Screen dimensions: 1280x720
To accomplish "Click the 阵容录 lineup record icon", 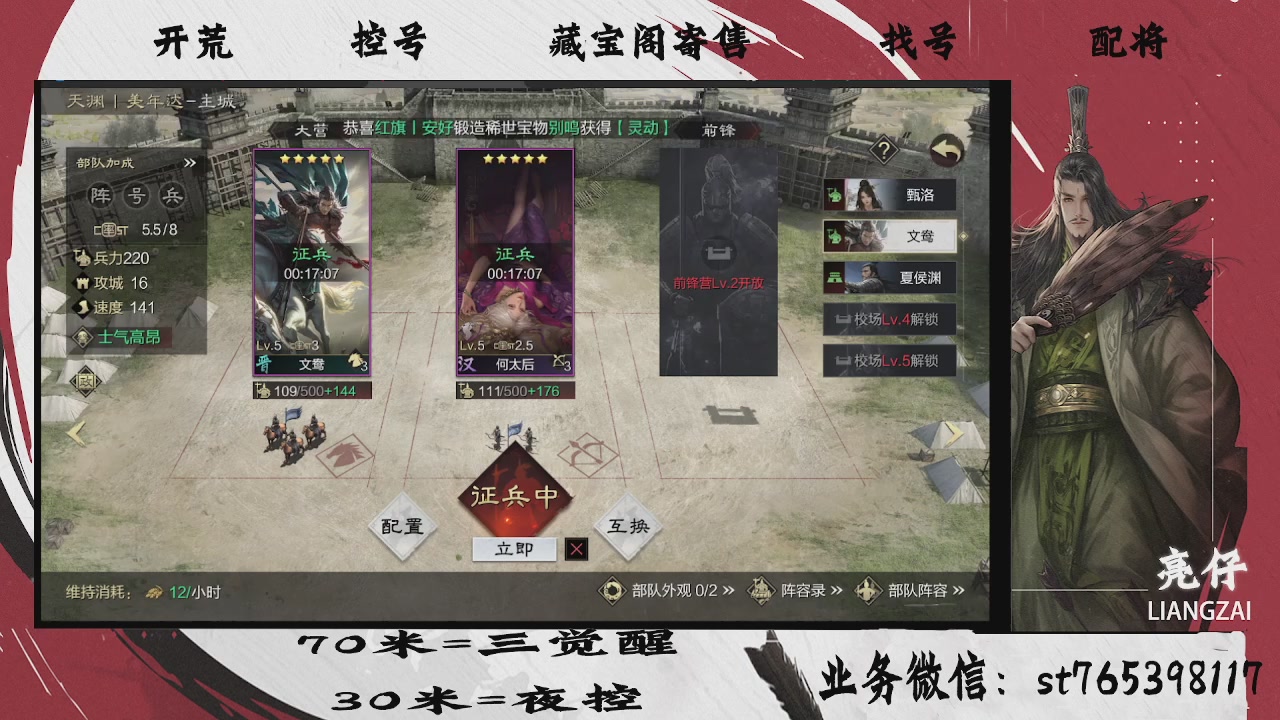I will pyautogui.click(x=761, y=590).
